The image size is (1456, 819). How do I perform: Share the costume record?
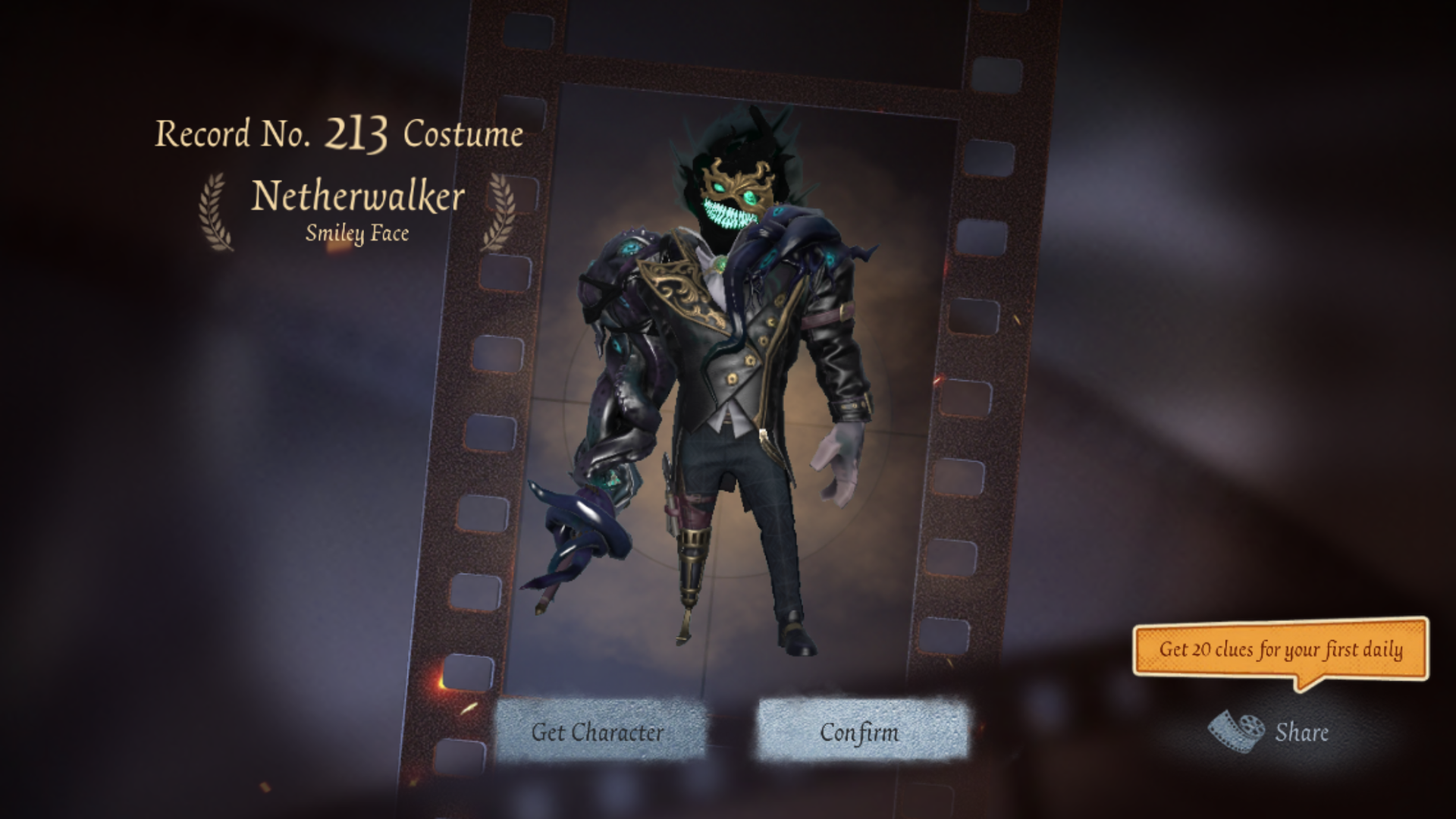pos(1270,732)
